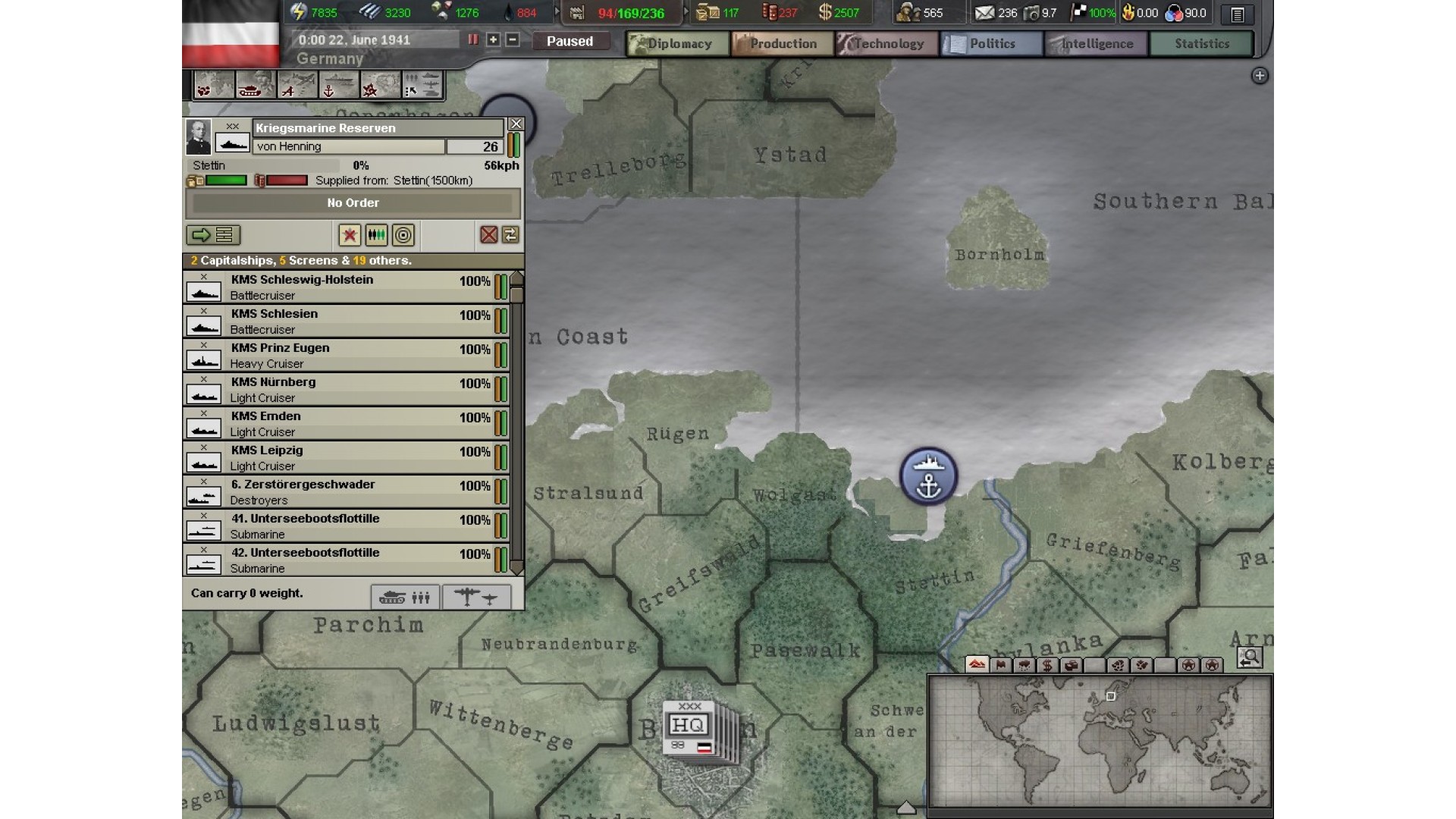1456x819 pixels.
Task: Decrease game speed with the minus button
Action: [x=513, y=39]
